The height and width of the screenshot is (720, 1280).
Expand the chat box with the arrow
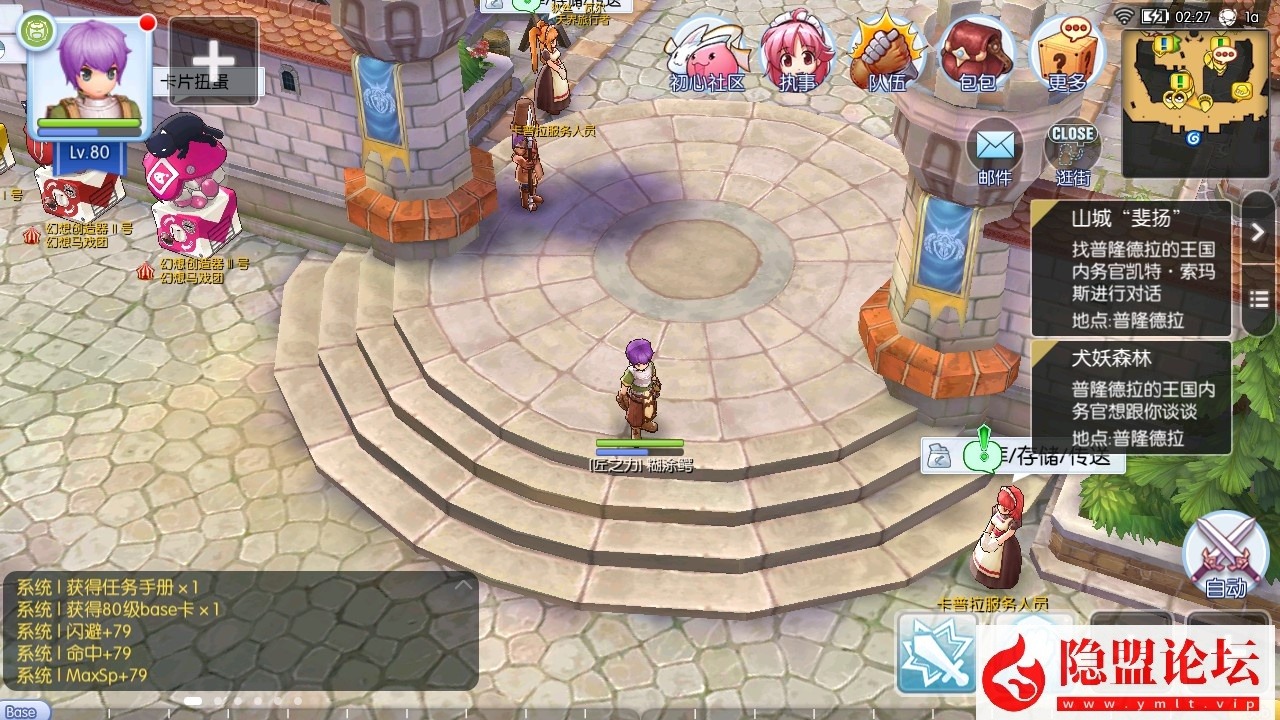[462, 586]
